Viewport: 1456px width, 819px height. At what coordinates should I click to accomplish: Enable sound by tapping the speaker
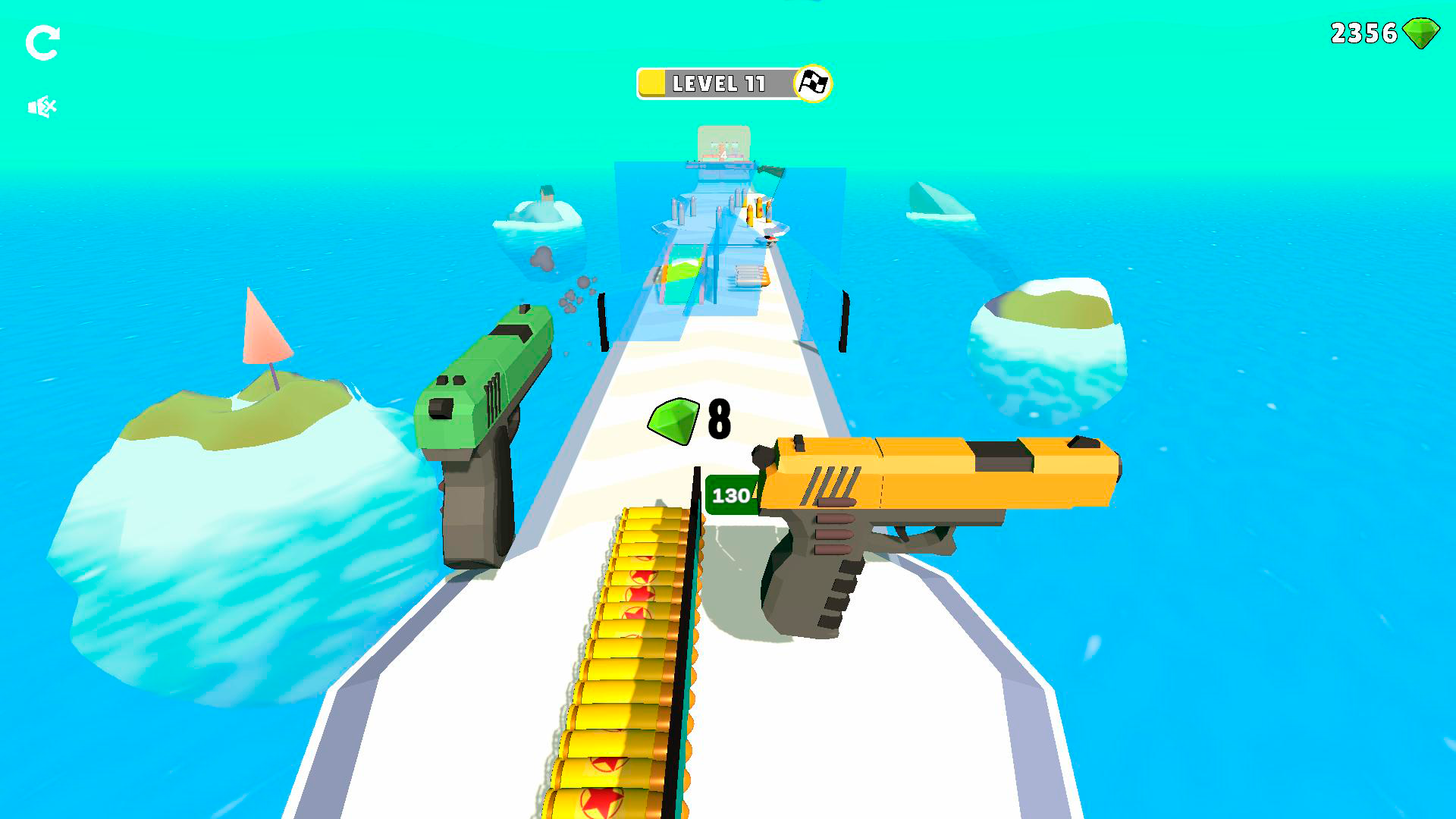42,105
